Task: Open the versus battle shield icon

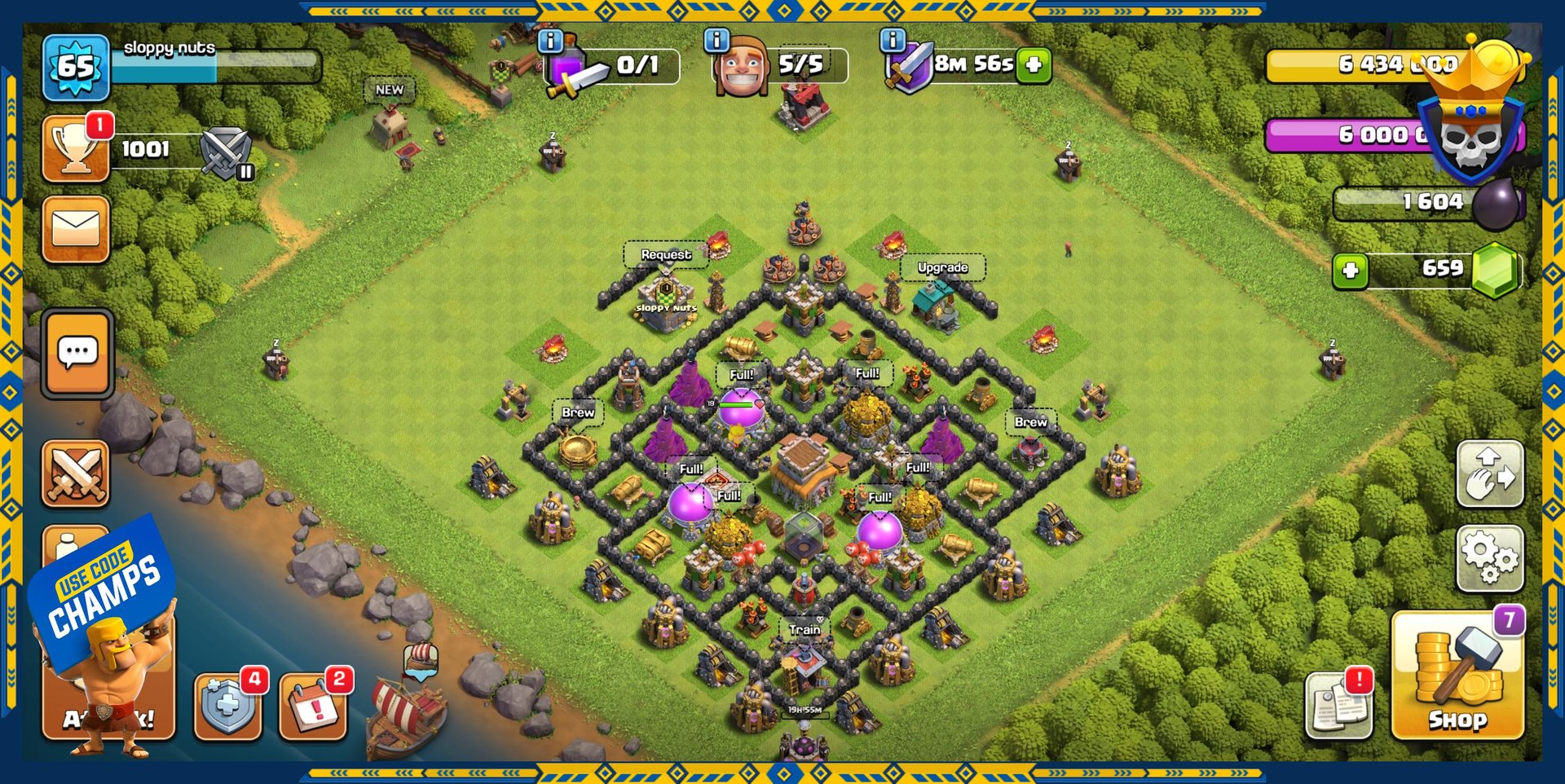Action: point(226,152)
